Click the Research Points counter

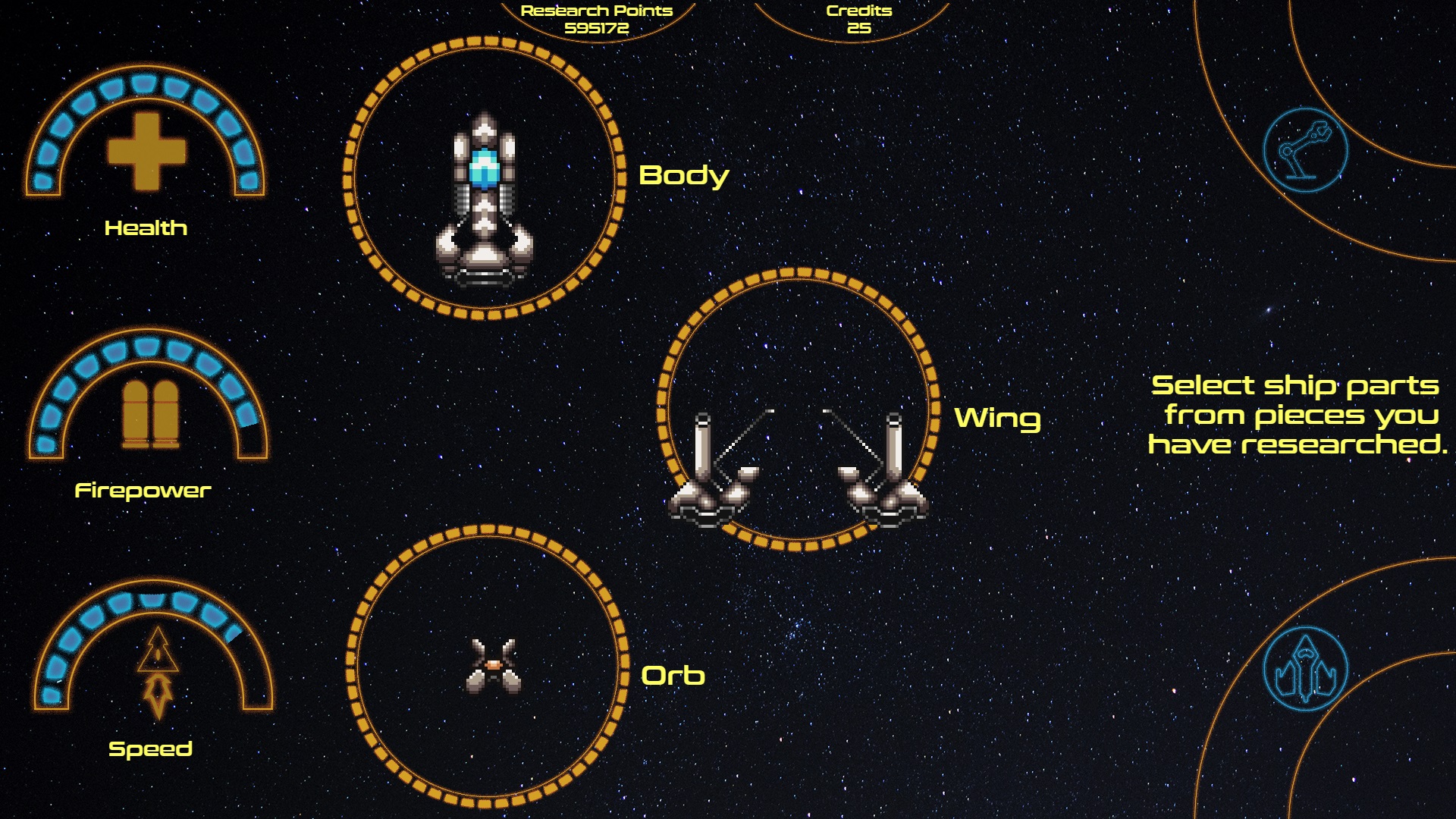coord(596,18)
